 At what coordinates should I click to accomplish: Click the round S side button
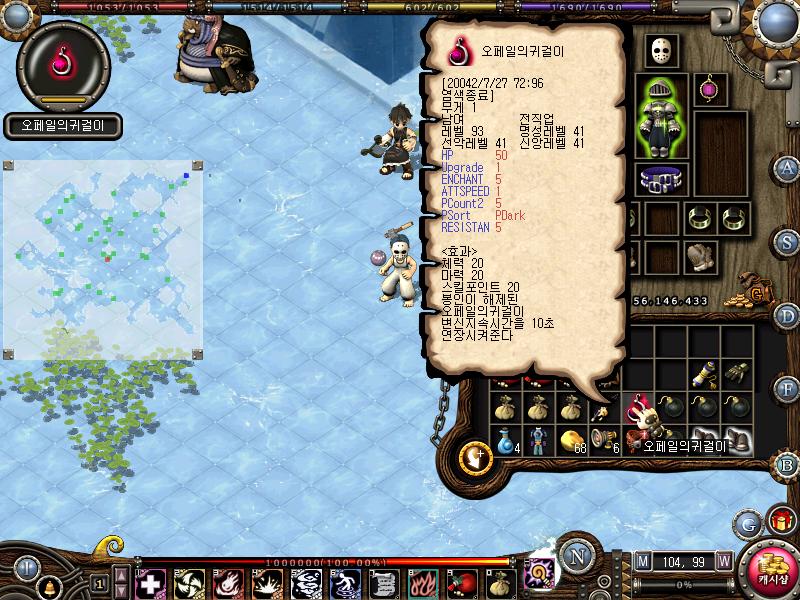point(787,240)
